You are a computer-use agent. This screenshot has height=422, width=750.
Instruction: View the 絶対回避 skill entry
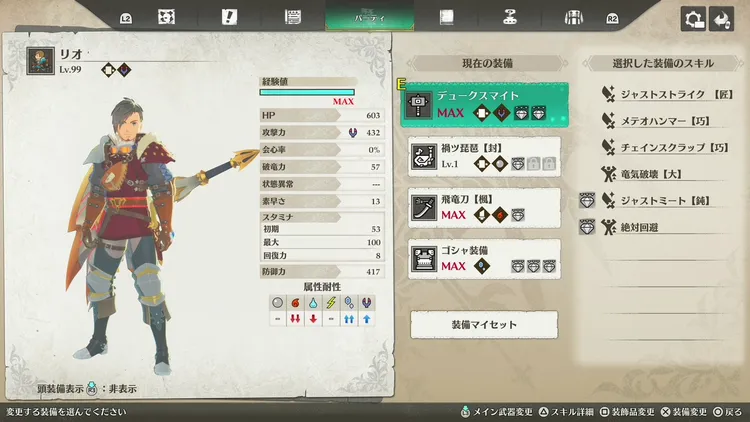(x=640, y=228)
